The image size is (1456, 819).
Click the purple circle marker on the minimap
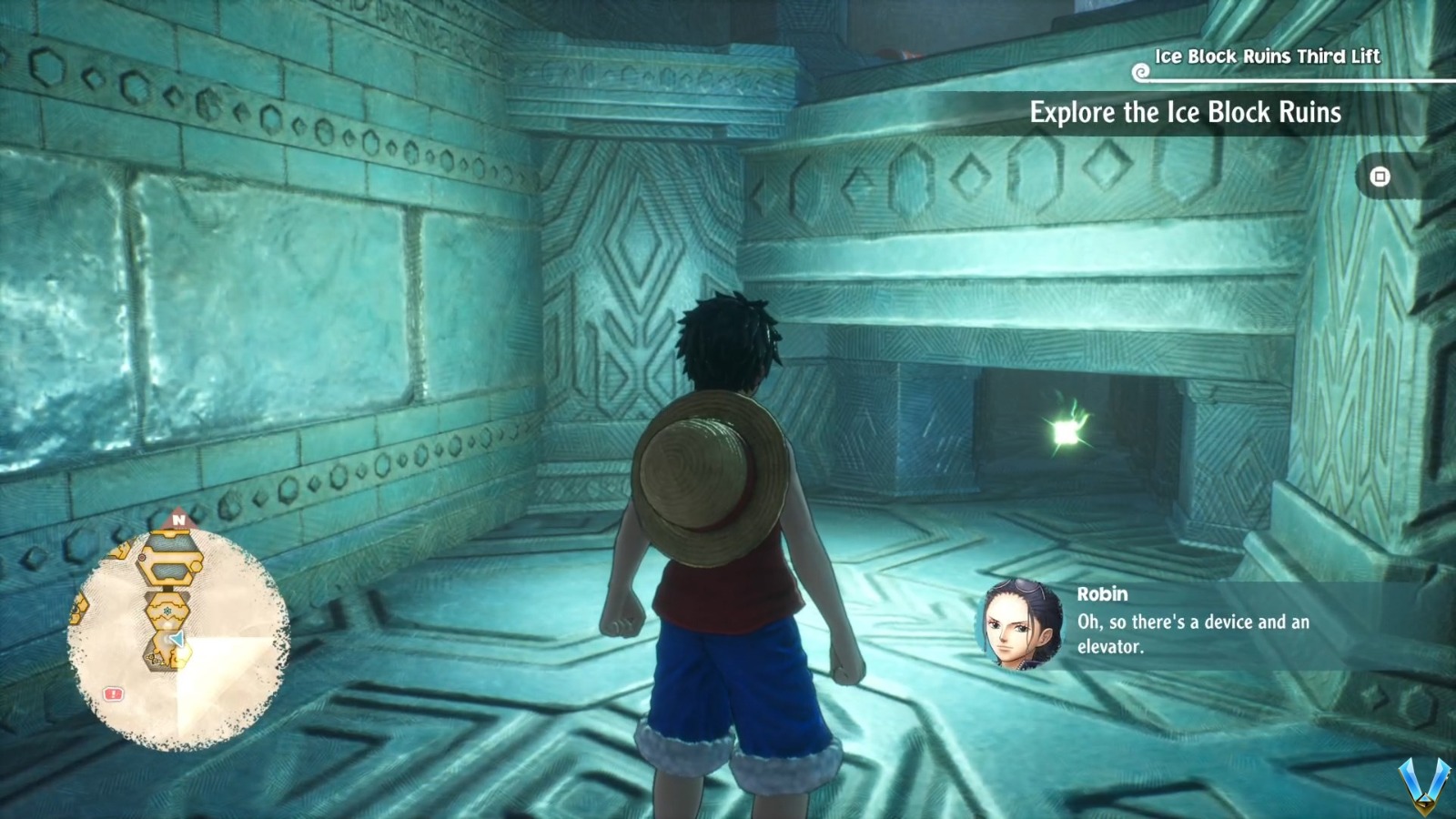pyautogui.click(x=142, y=556)
